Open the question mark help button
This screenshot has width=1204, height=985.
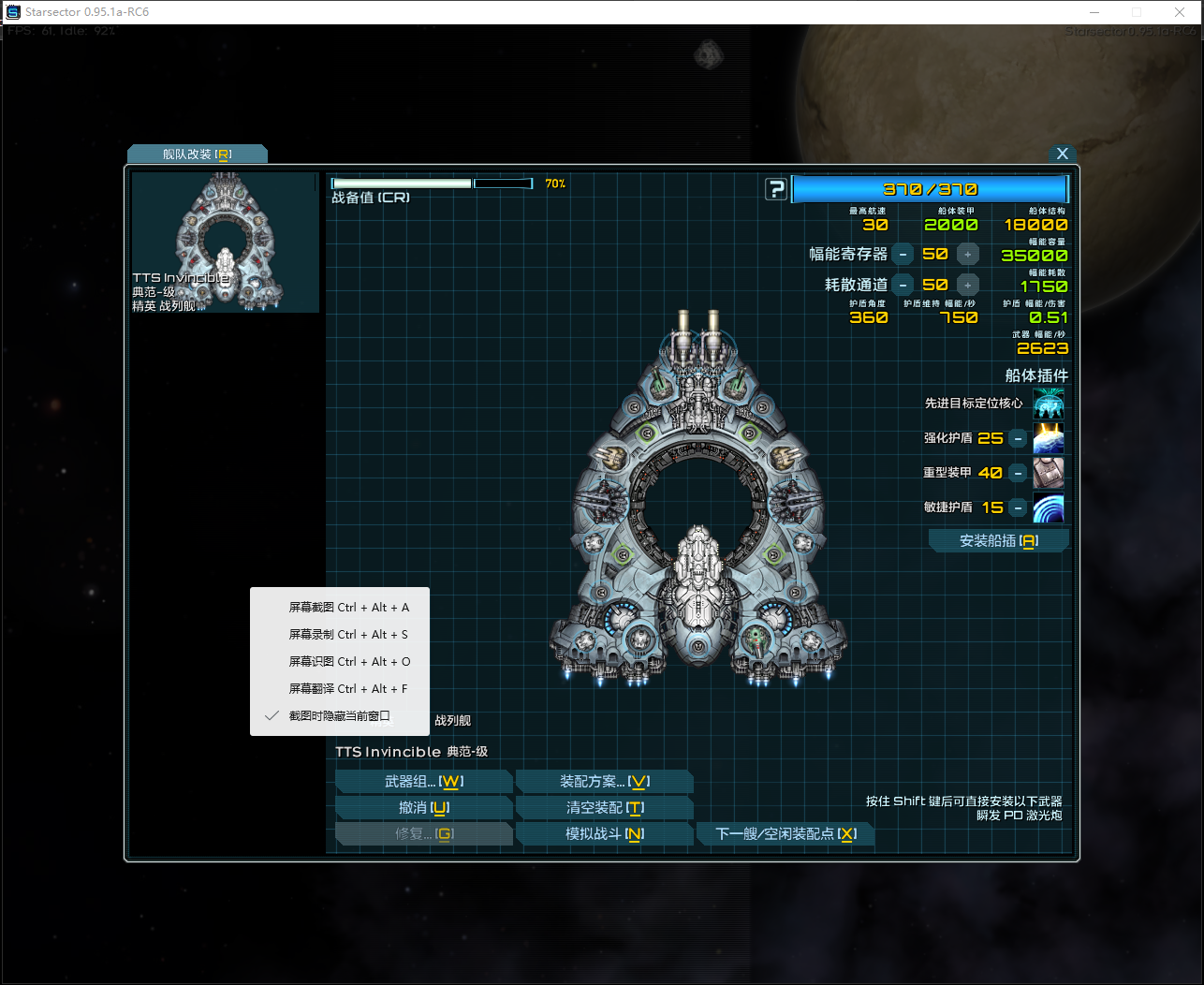tap(776, 189)
